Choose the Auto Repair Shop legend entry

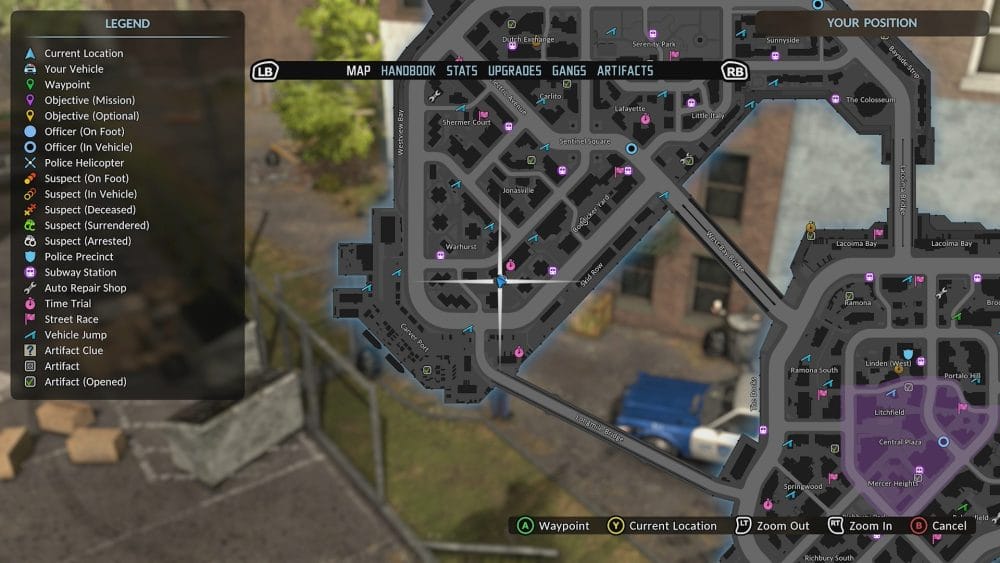(x=85, y=288)
